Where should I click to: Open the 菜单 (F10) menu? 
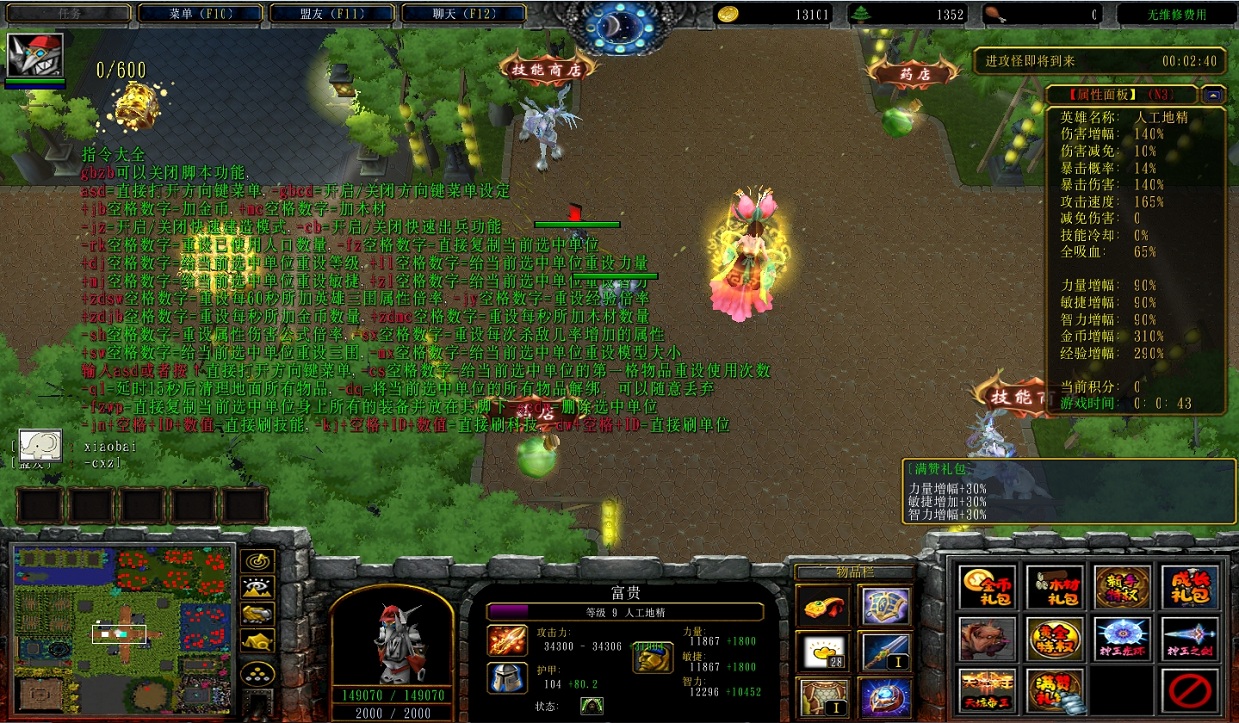[200, 14]
